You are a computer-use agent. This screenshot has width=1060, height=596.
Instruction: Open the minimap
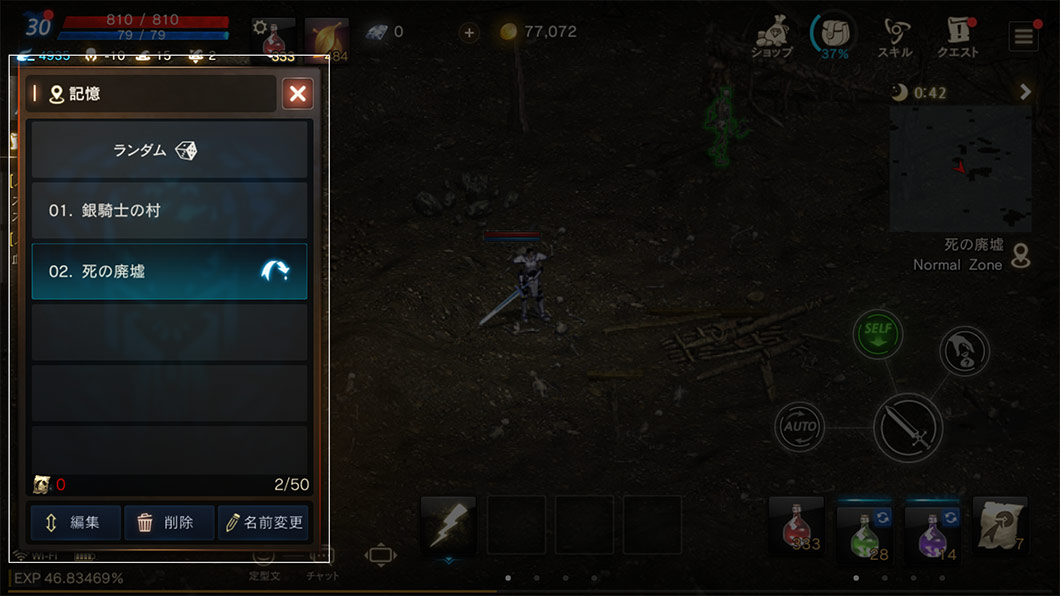pos(960,168)
